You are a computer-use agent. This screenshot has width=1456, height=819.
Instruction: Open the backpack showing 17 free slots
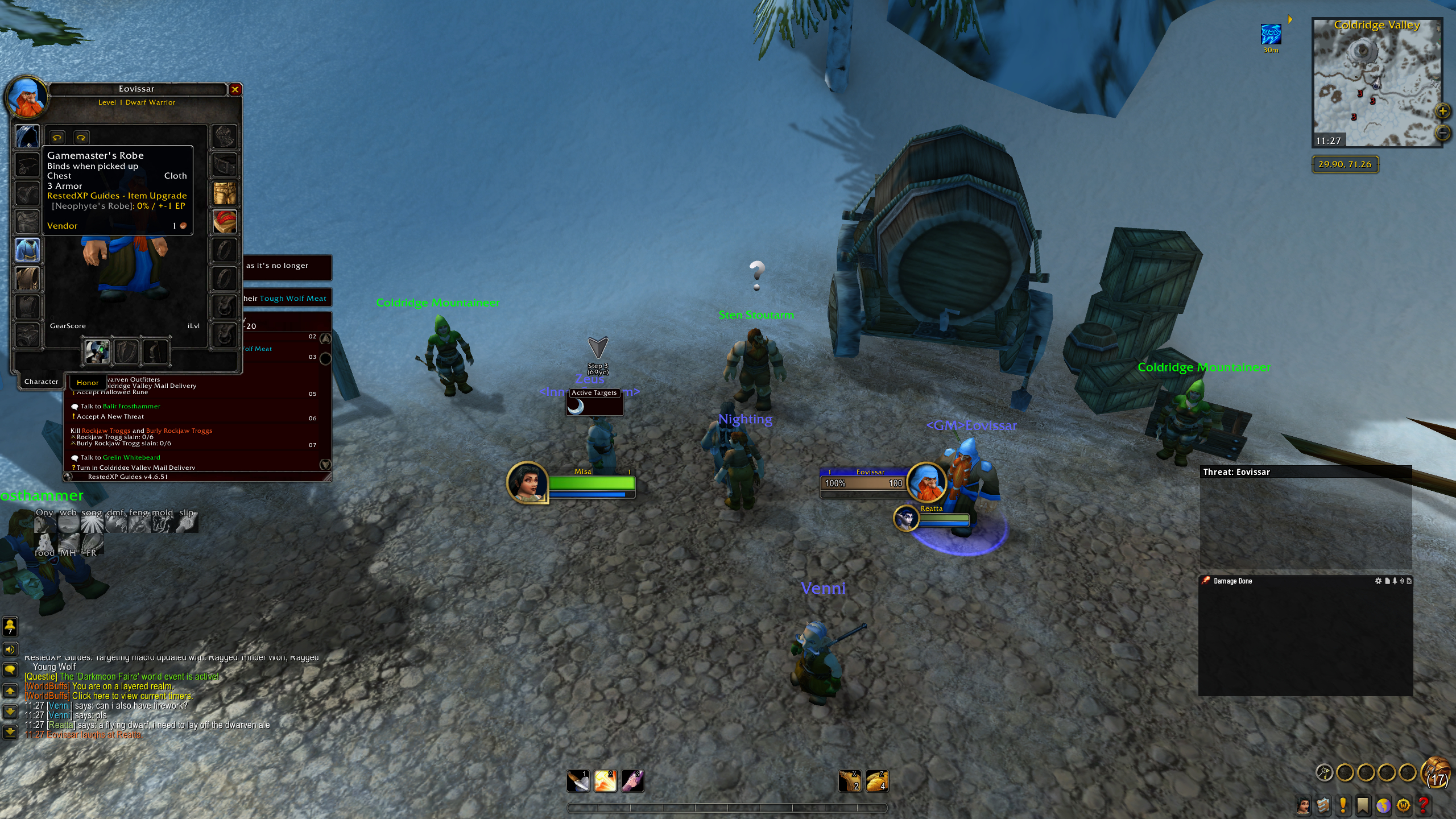pos(1436,773)
